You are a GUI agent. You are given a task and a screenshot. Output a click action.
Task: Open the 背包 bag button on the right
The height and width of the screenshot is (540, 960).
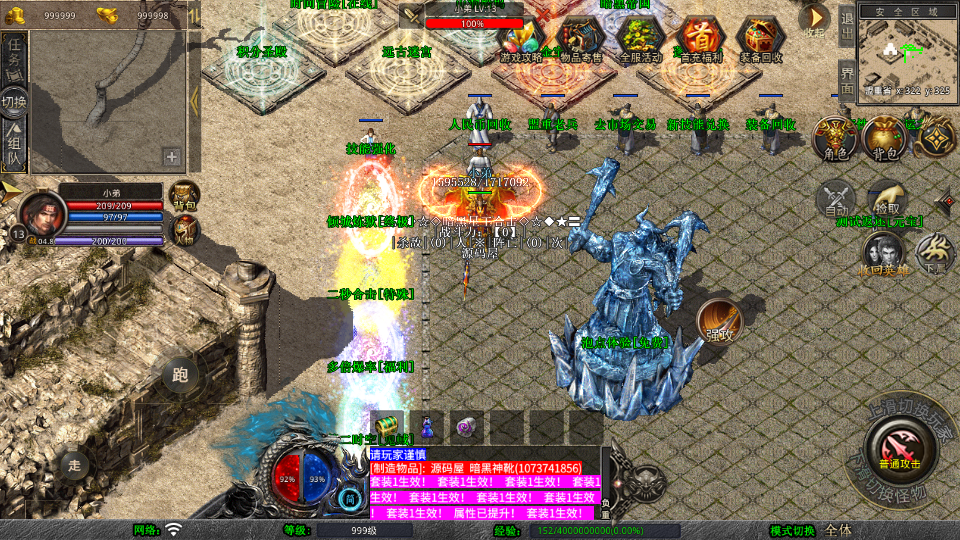point(885,139)
